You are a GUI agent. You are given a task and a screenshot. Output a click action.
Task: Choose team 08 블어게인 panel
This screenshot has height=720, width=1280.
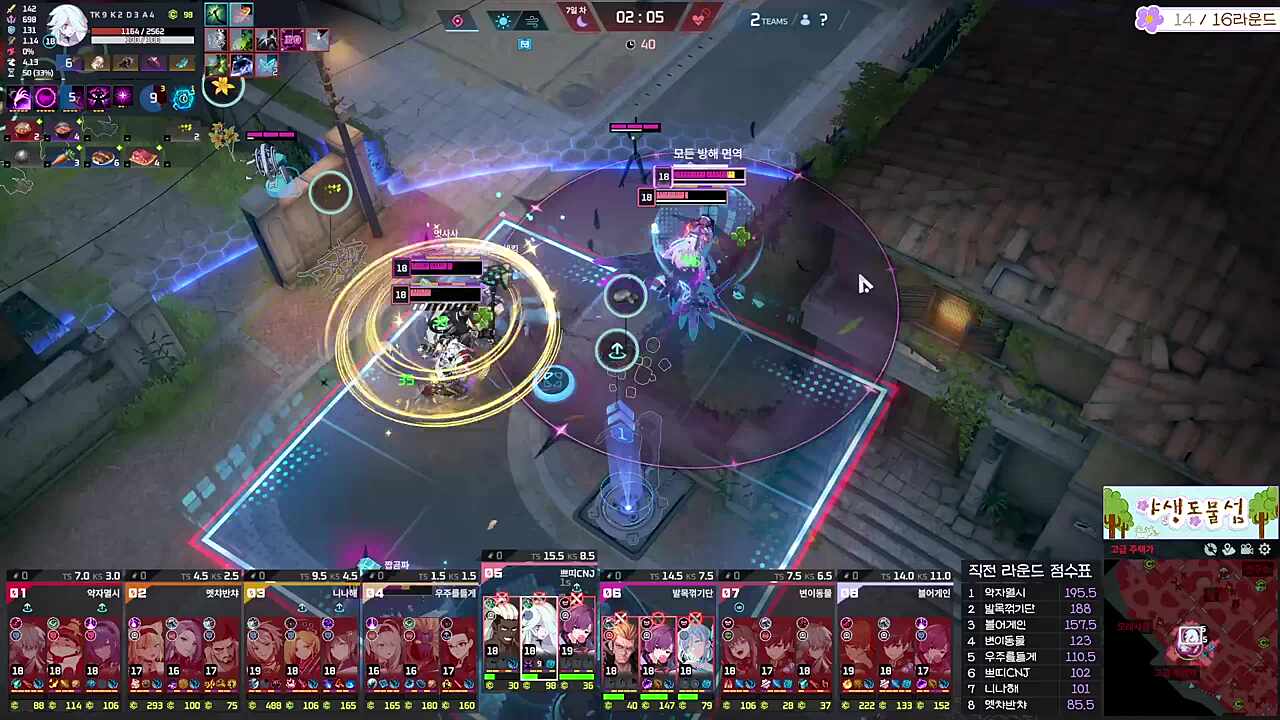[x=895, y=640]
